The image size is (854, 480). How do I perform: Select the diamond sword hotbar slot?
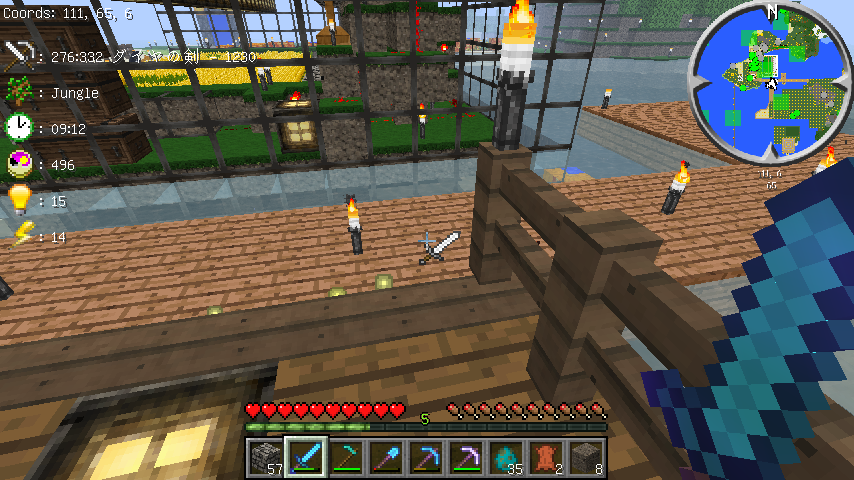(306, 458)
